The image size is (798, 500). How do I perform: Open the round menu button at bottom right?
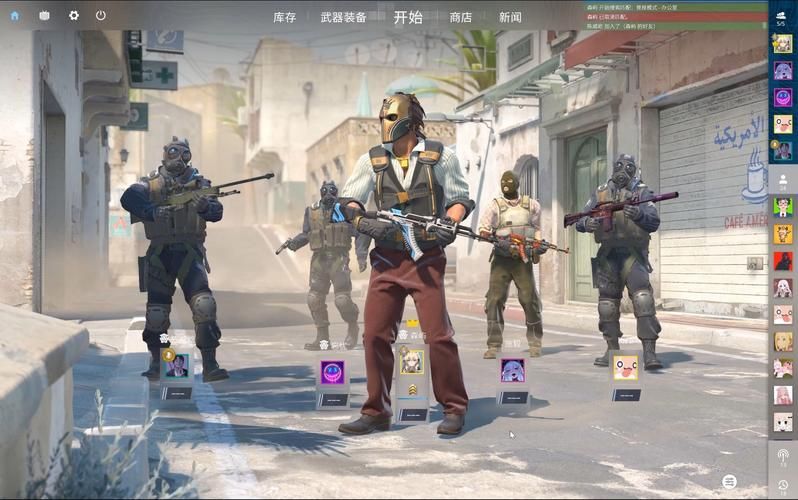point(731,482)
